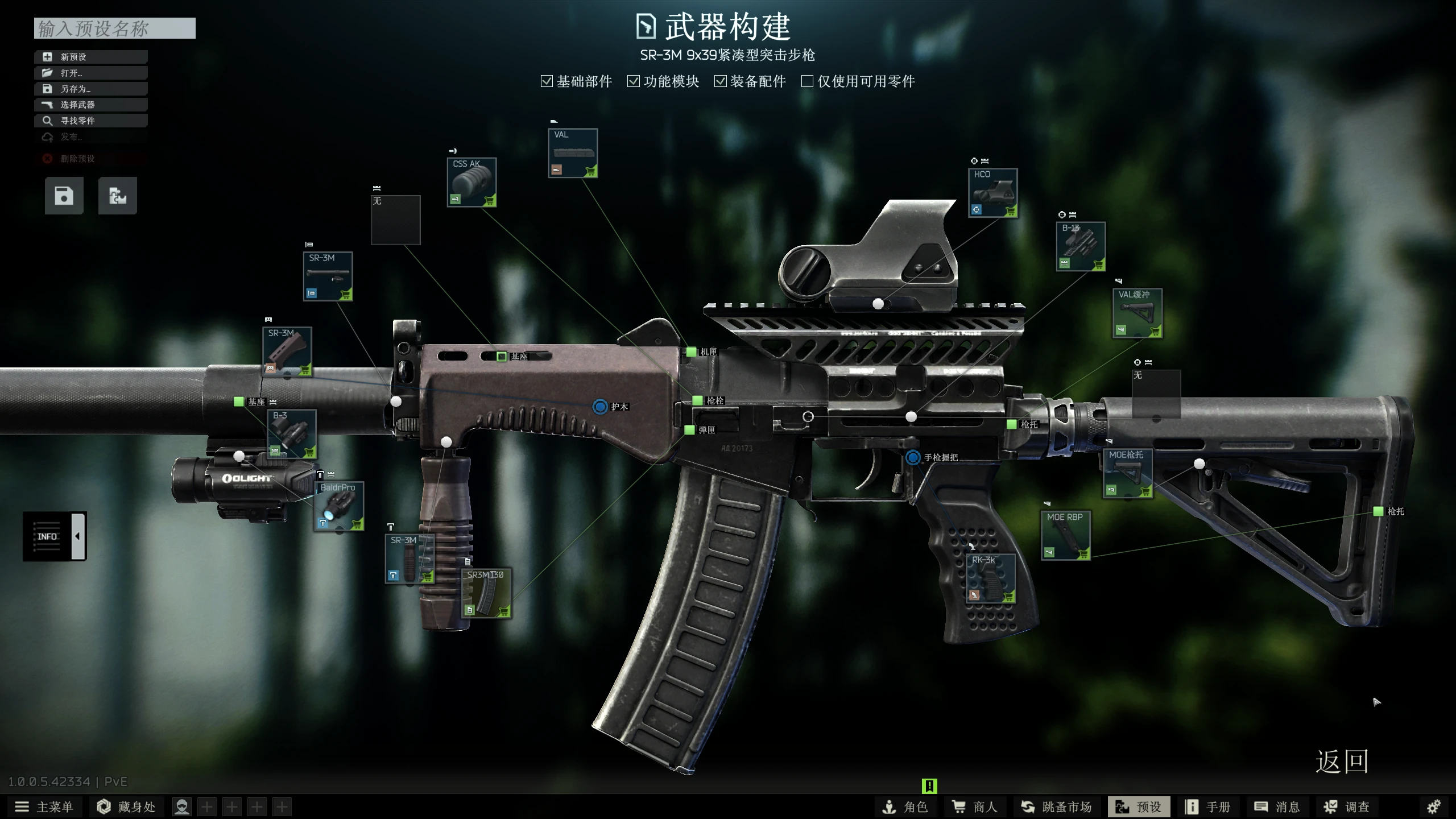Toggle the 装备配件 checkbox
The height and width of the screenshot is (819, 1456).
pyautogui.click(x=720, y=81)
